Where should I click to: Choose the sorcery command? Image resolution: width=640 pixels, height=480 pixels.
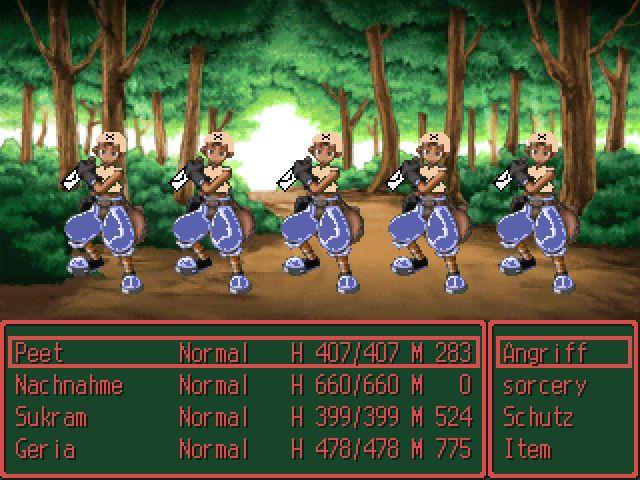[545, 385]
